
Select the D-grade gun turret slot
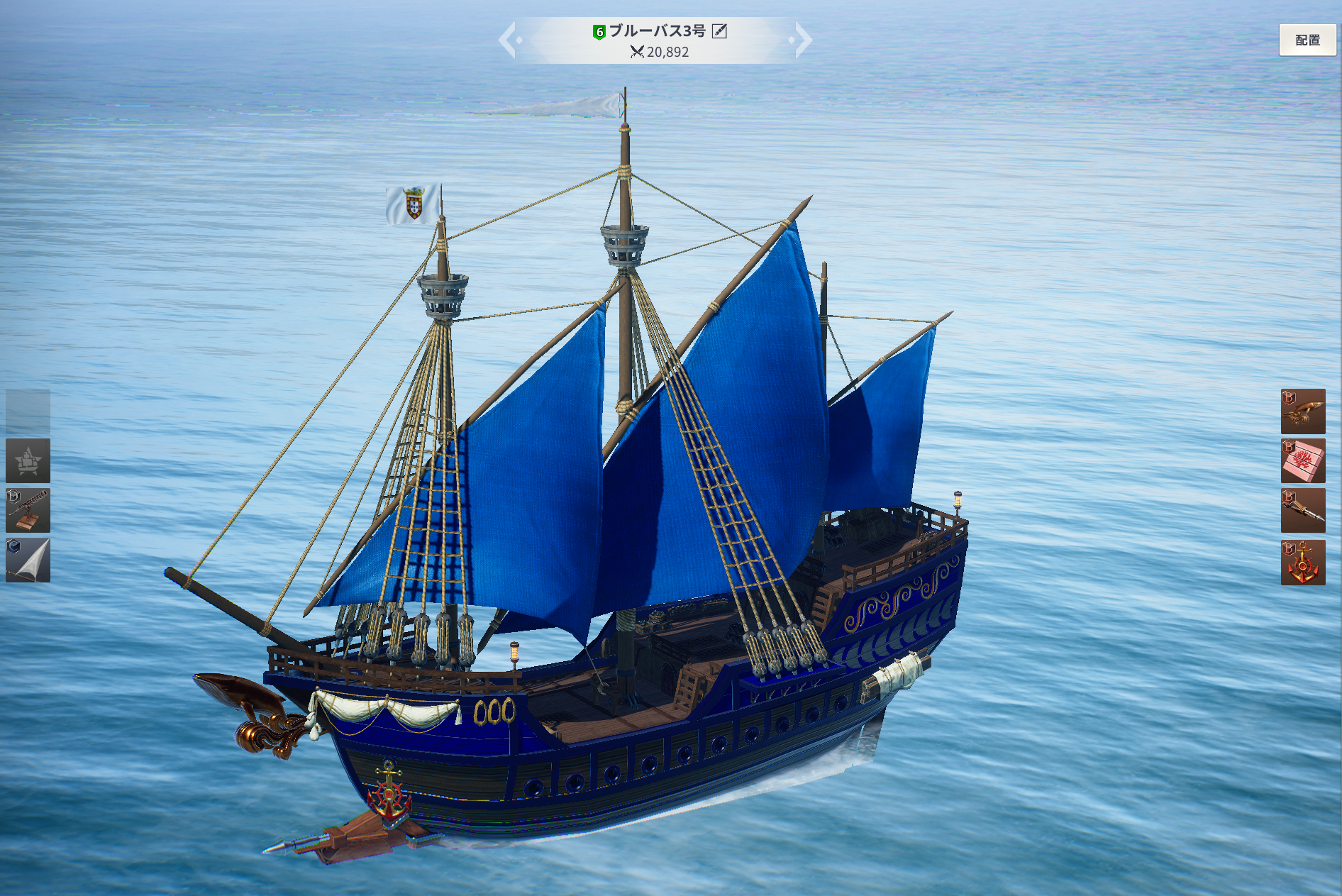coord(28,511)
